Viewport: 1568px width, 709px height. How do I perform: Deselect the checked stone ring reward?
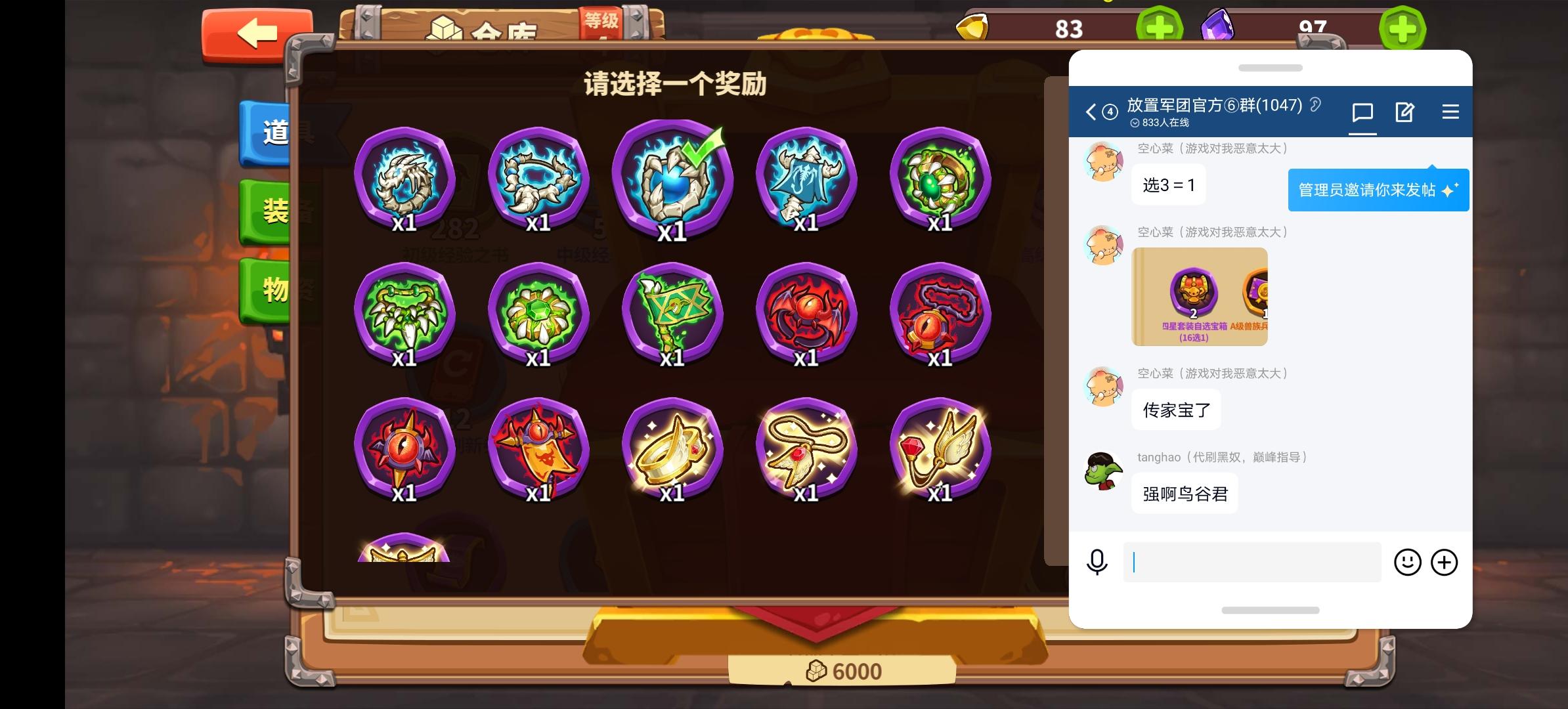click(675, 179)
